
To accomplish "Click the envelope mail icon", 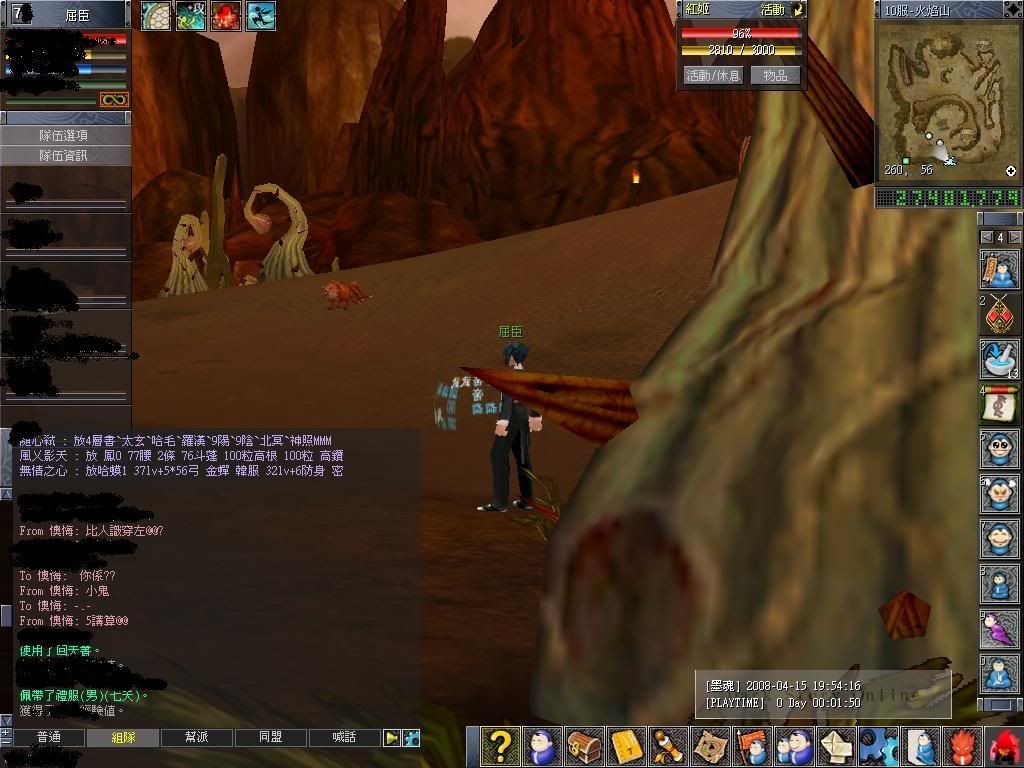I will (835, 747).
